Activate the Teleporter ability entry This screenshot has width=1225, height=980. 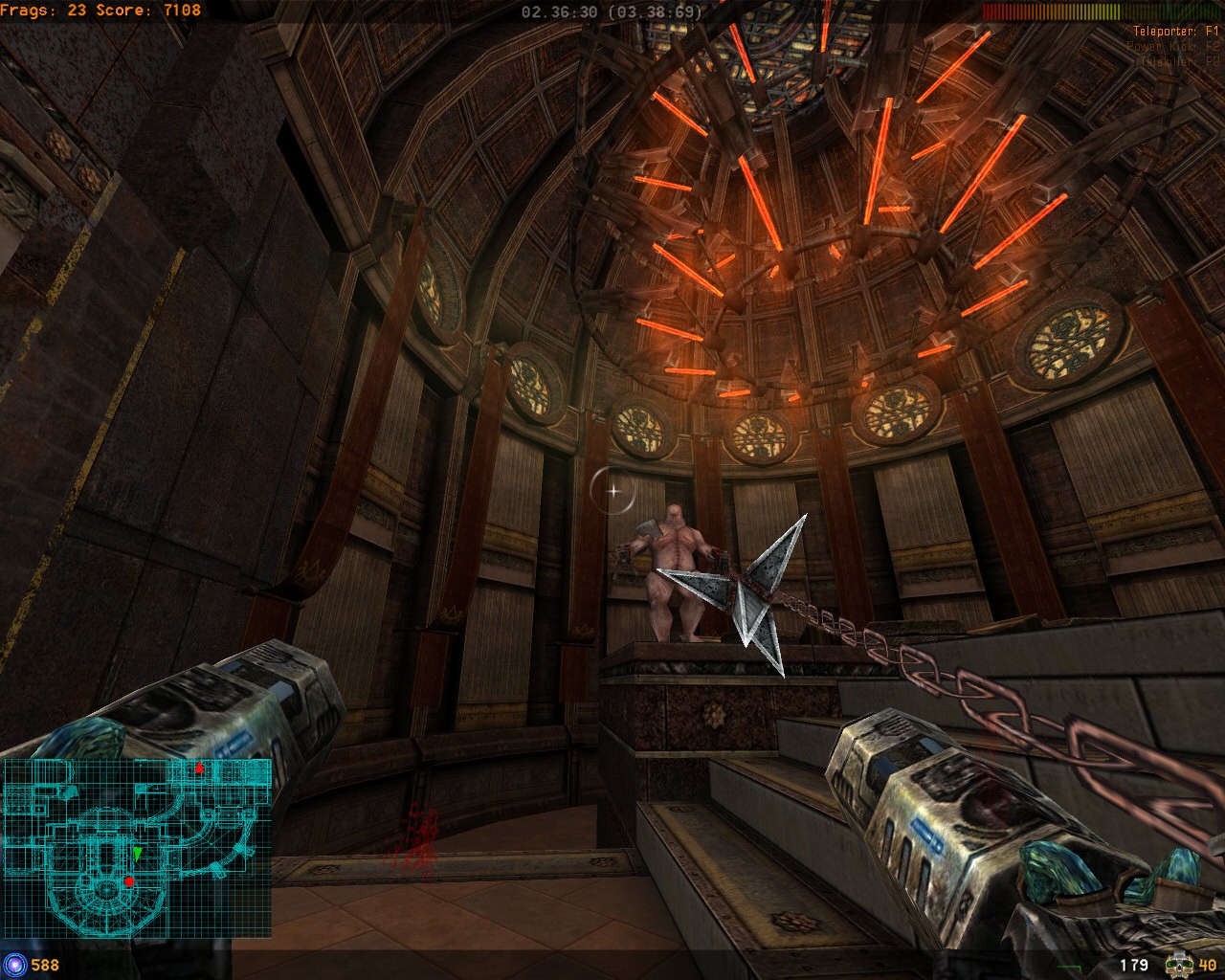pyautogui.click(x=1175, y=31)
